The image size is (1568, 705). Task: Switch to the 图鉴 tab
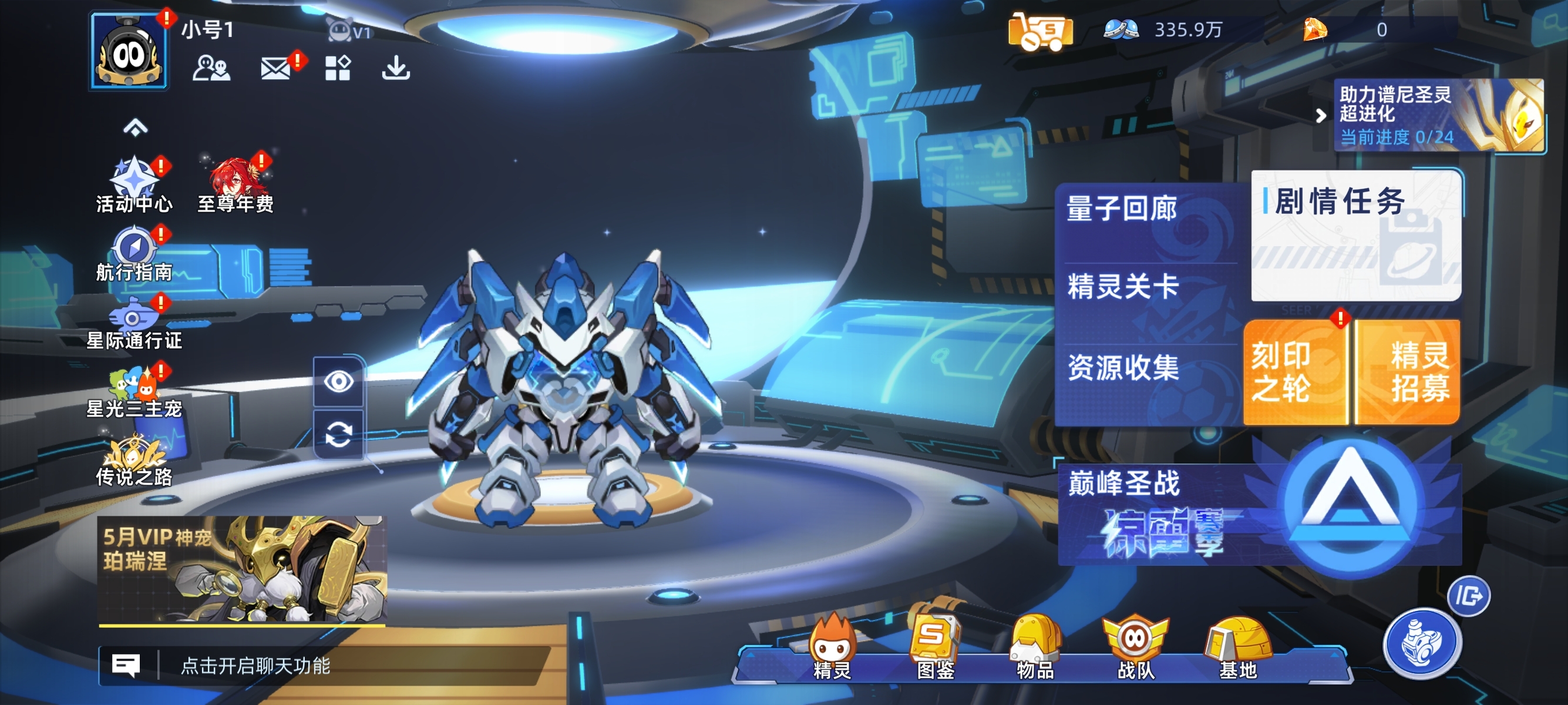point(935,657)
